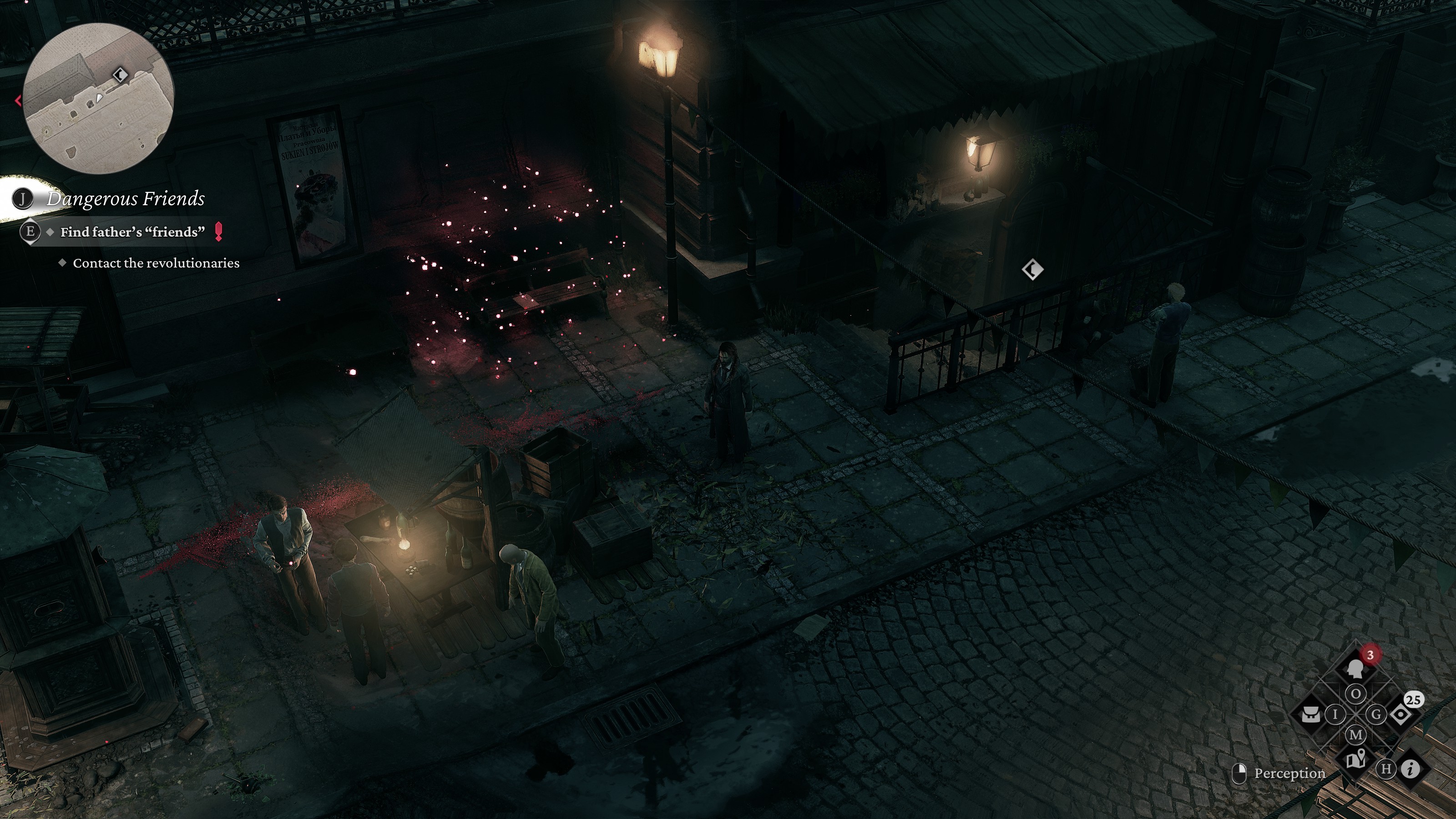1456x819 pixels.
Task: Click the circular minimap
Action: (98, 99)
